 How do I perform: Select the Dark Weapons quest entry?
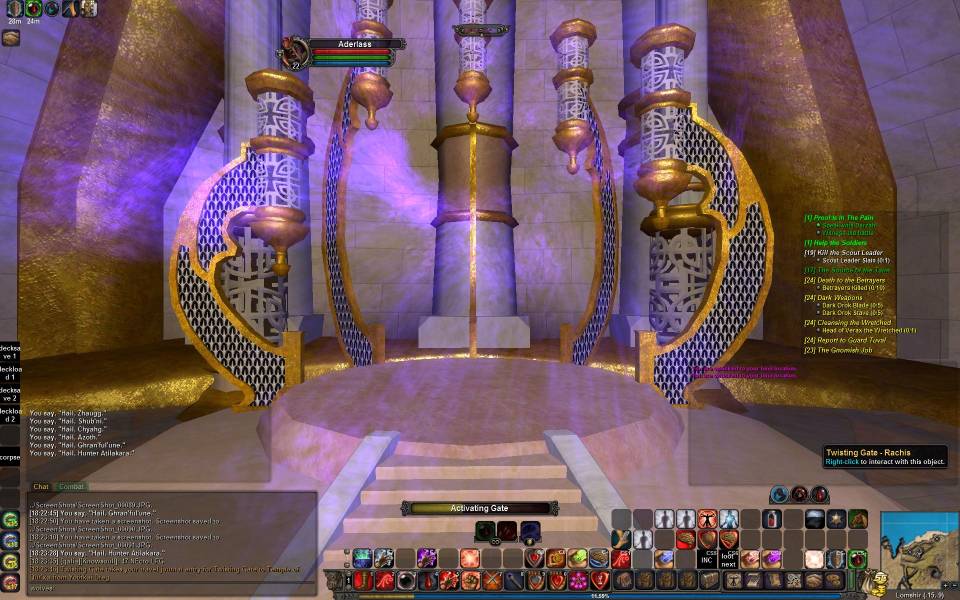click(x=836, y=297)
